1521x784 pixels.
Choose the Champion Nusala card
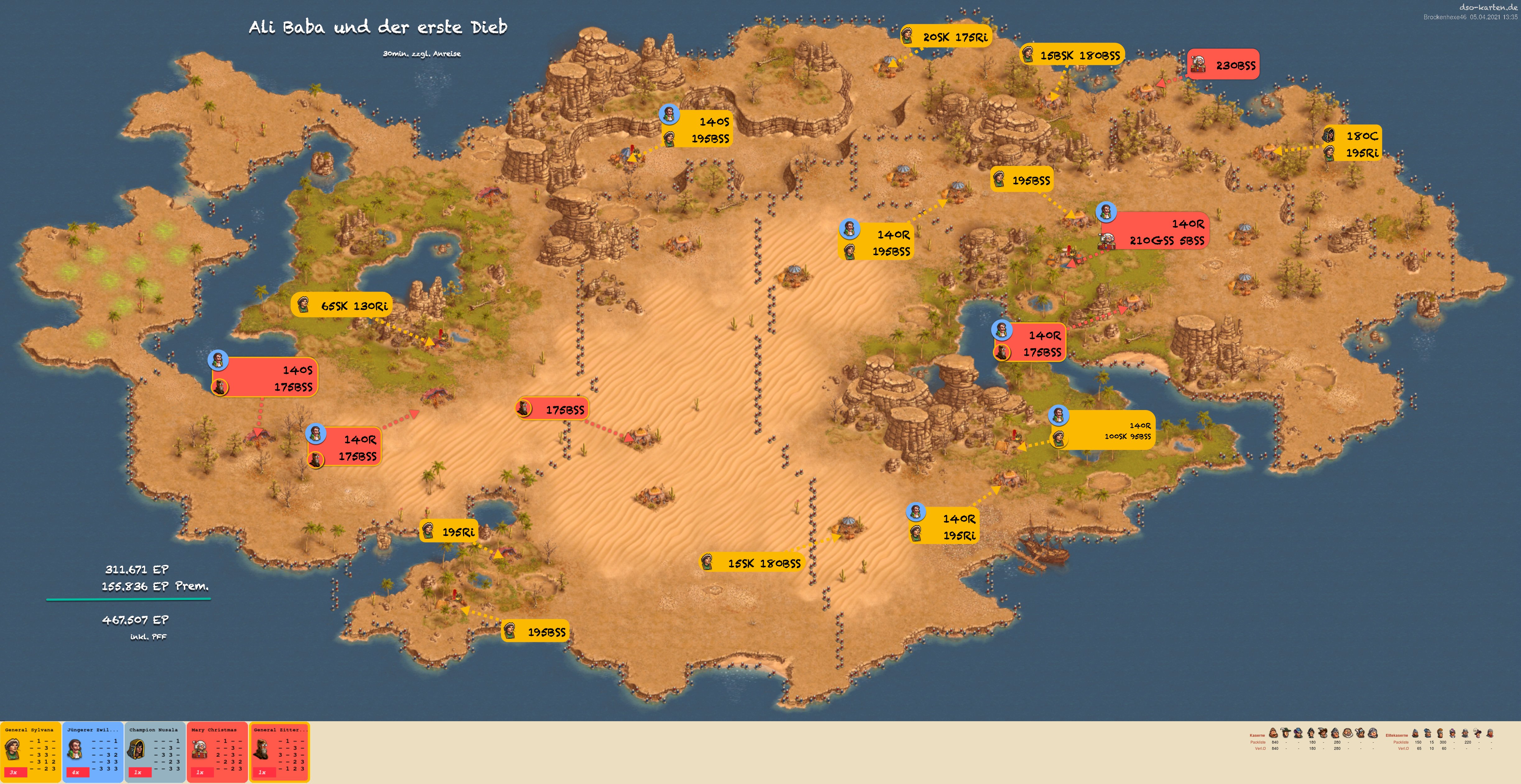click(x=155, y=752)
